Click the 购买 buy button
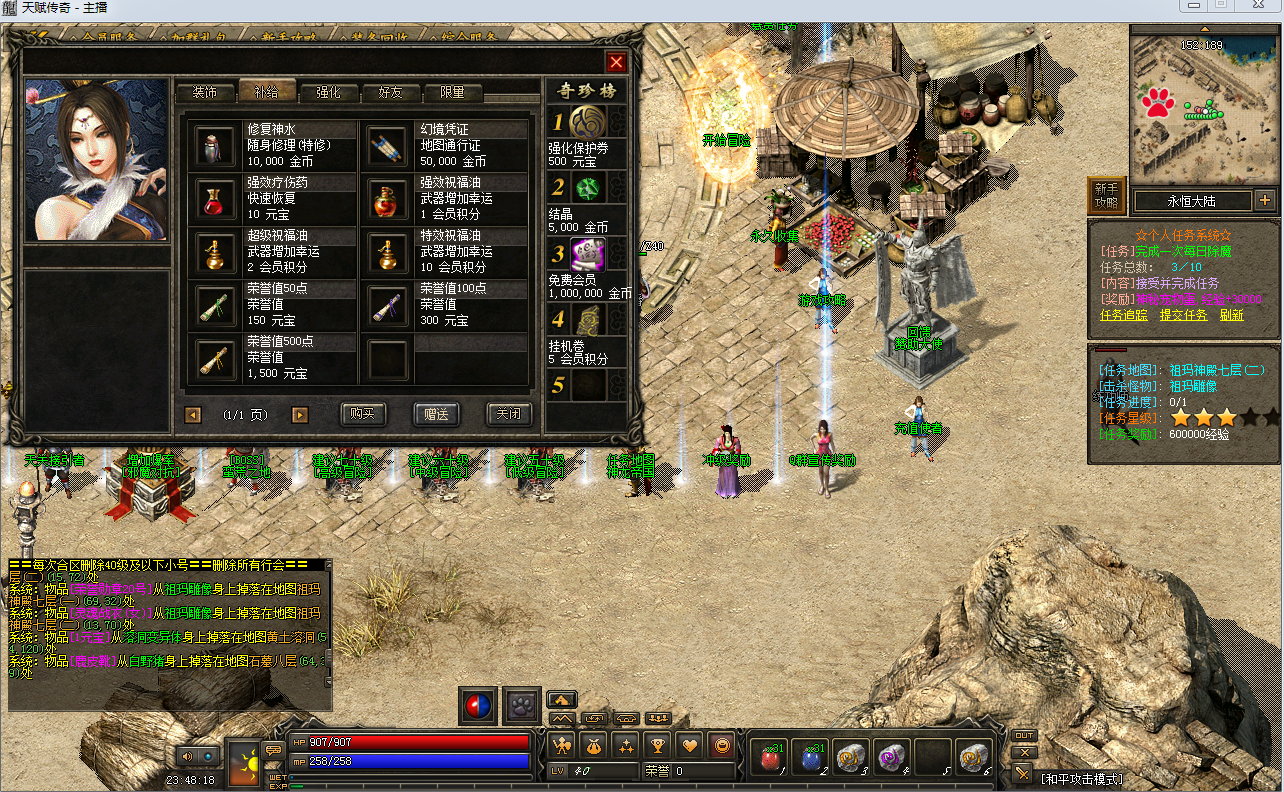The width and height of the screenshot is (1284, 792). (363, 414)
